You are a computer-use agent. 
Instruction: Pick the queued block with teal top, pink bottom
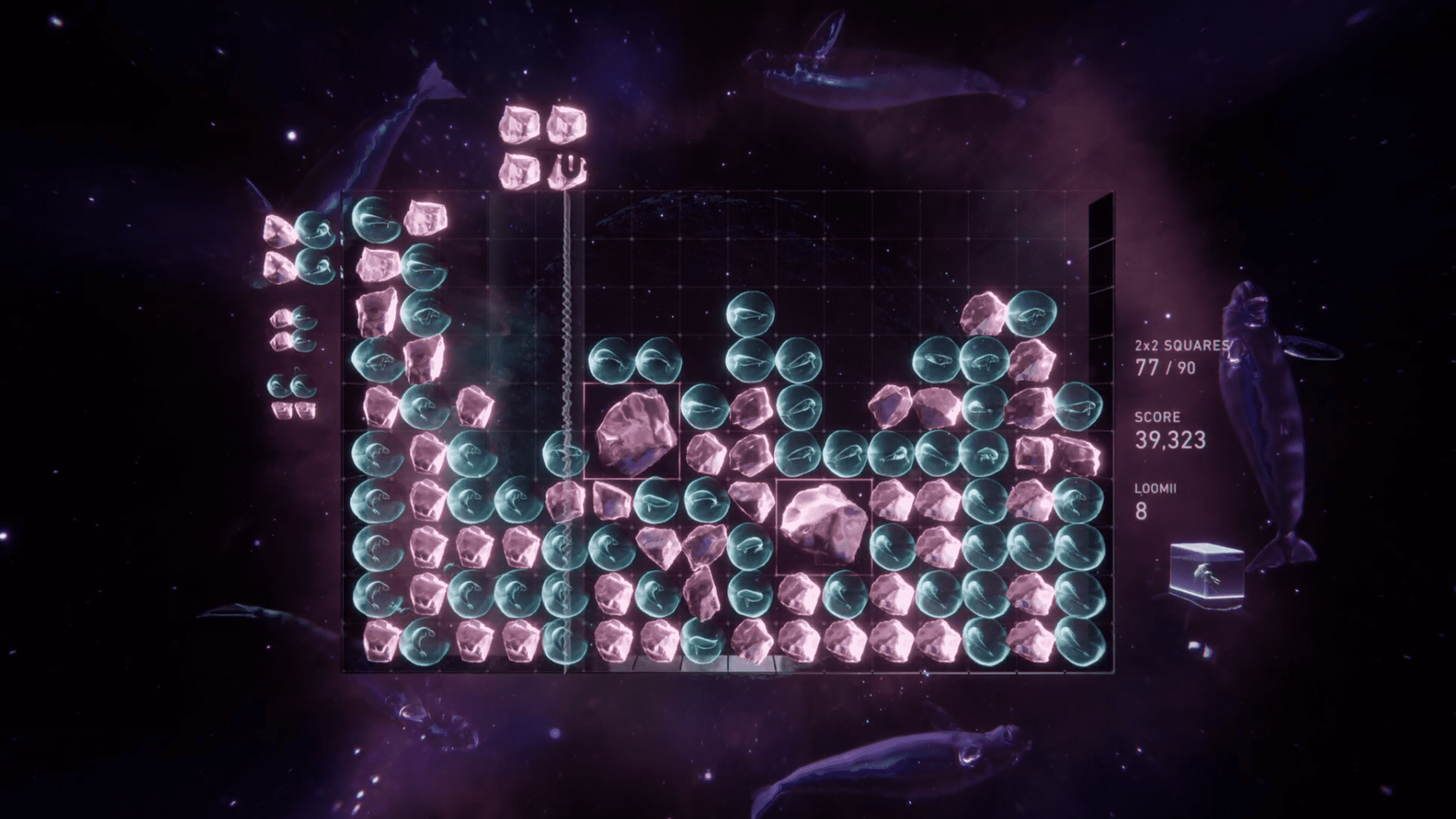point(292,397)
